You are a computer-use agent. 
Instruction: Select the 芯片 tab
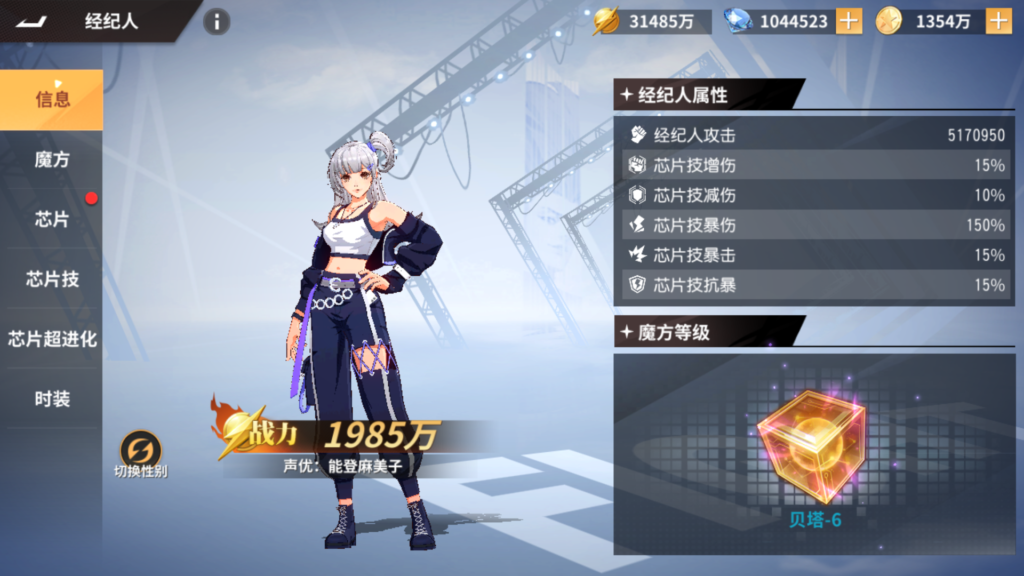pos(52,219)
